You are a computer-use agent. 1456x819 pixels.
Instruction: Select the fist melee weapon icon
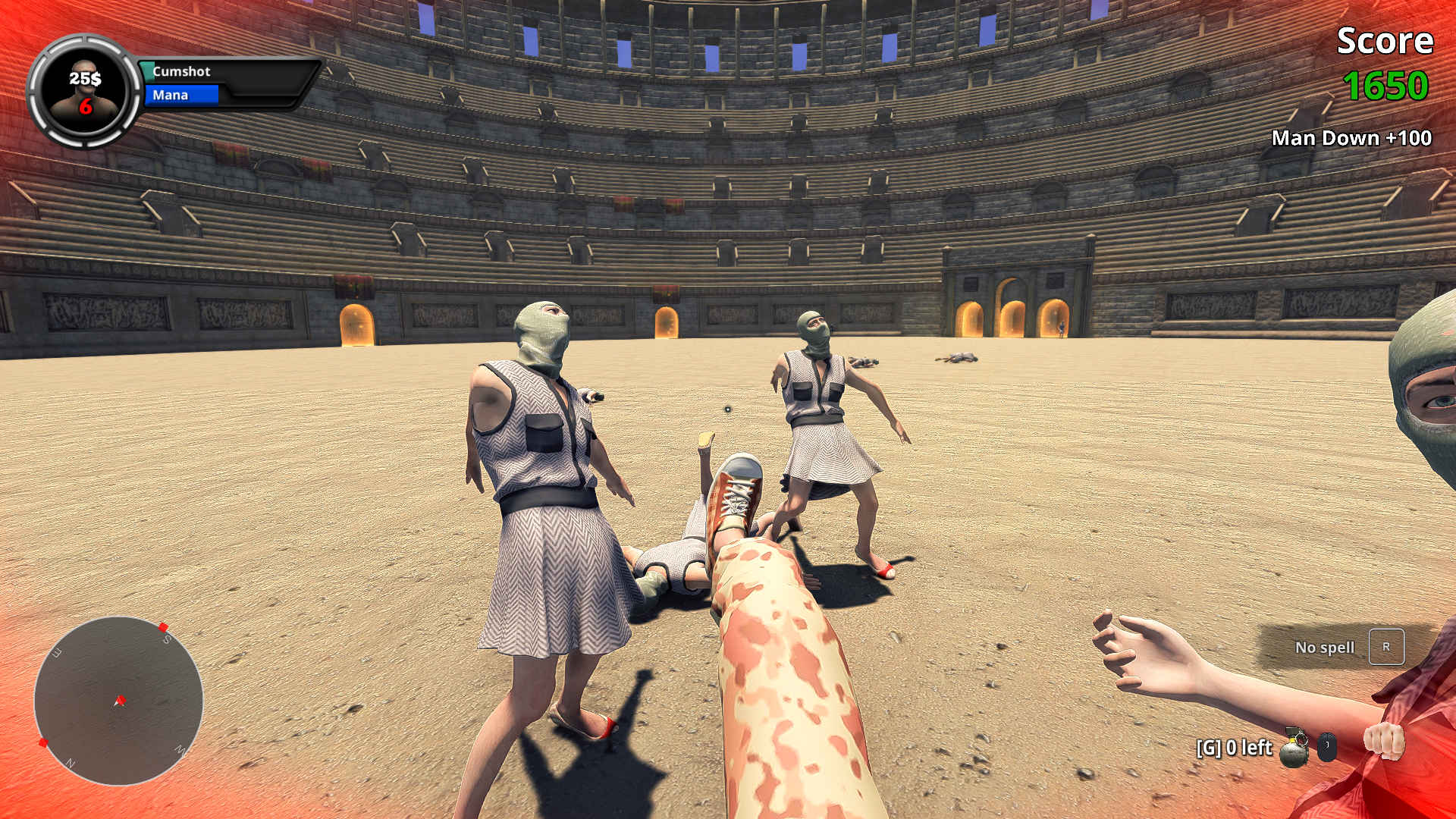(1384, 741)
